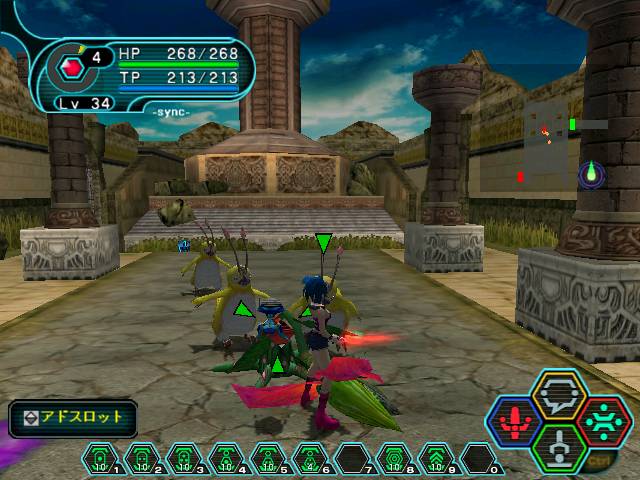Use the quick slot numbered 2
Screen dimensions: 640x480
[x=141, y=461]
